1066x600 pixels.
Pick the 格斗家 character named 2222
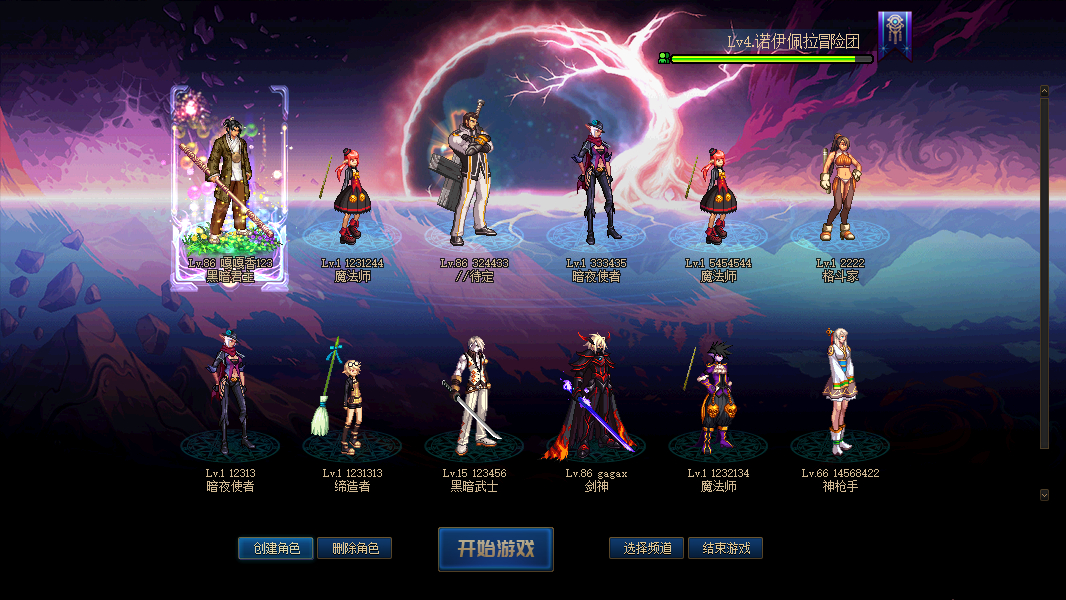coord(839,190)
